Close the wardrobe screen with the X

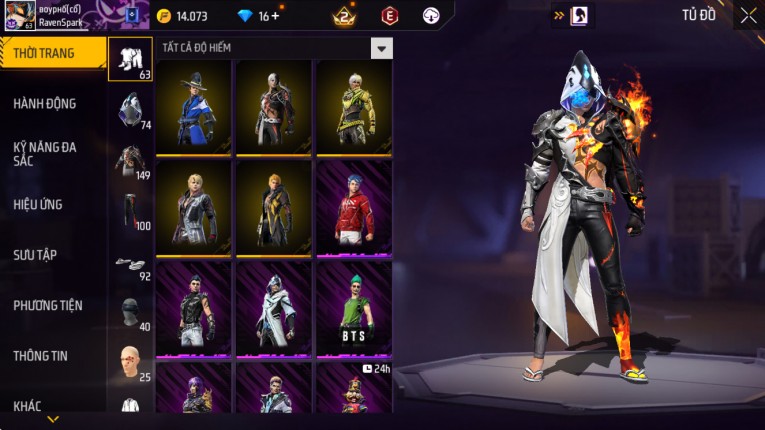point(748,15)
